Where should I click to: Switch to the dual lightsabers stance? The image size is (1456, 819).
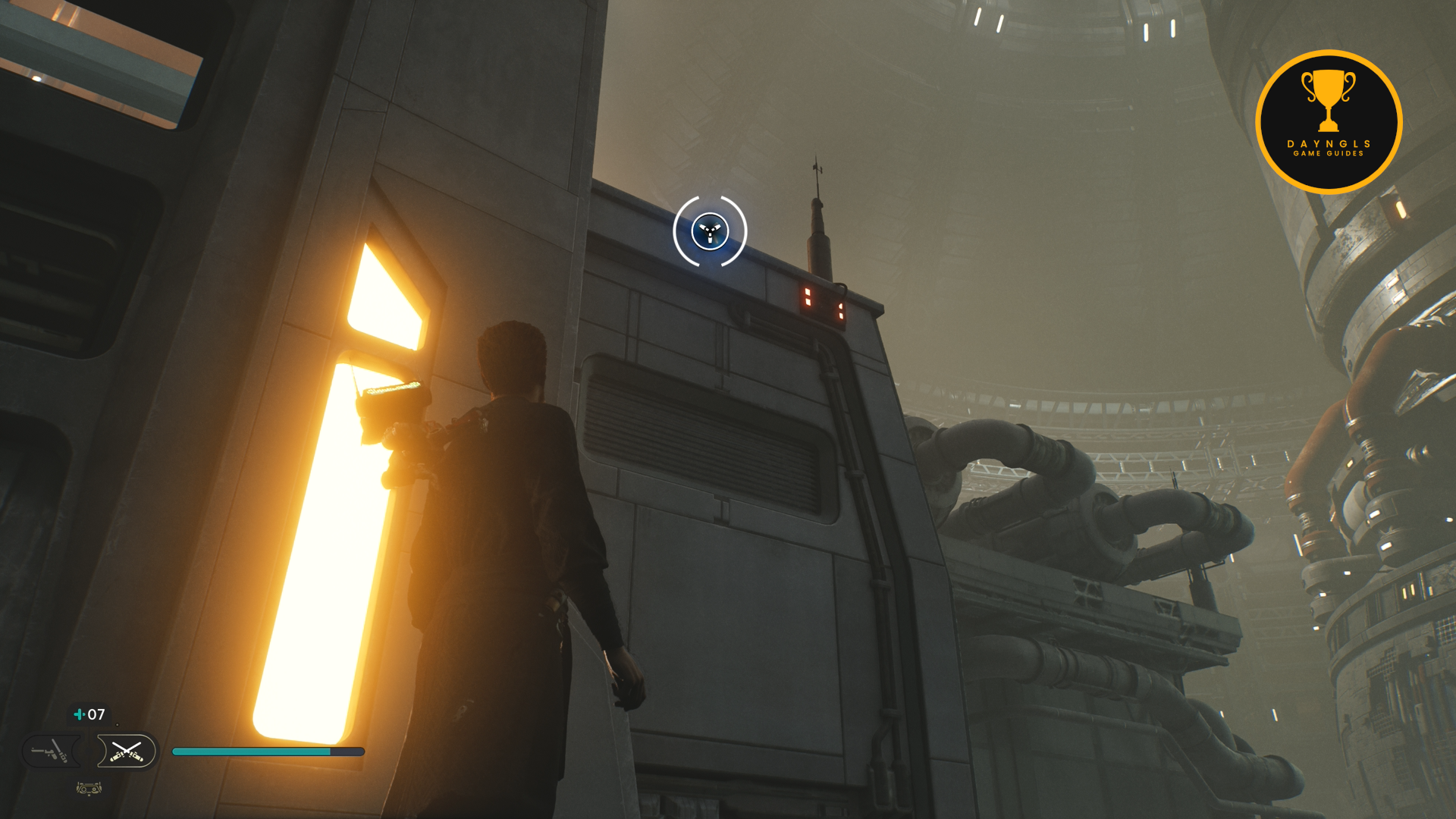pos(127,752)
